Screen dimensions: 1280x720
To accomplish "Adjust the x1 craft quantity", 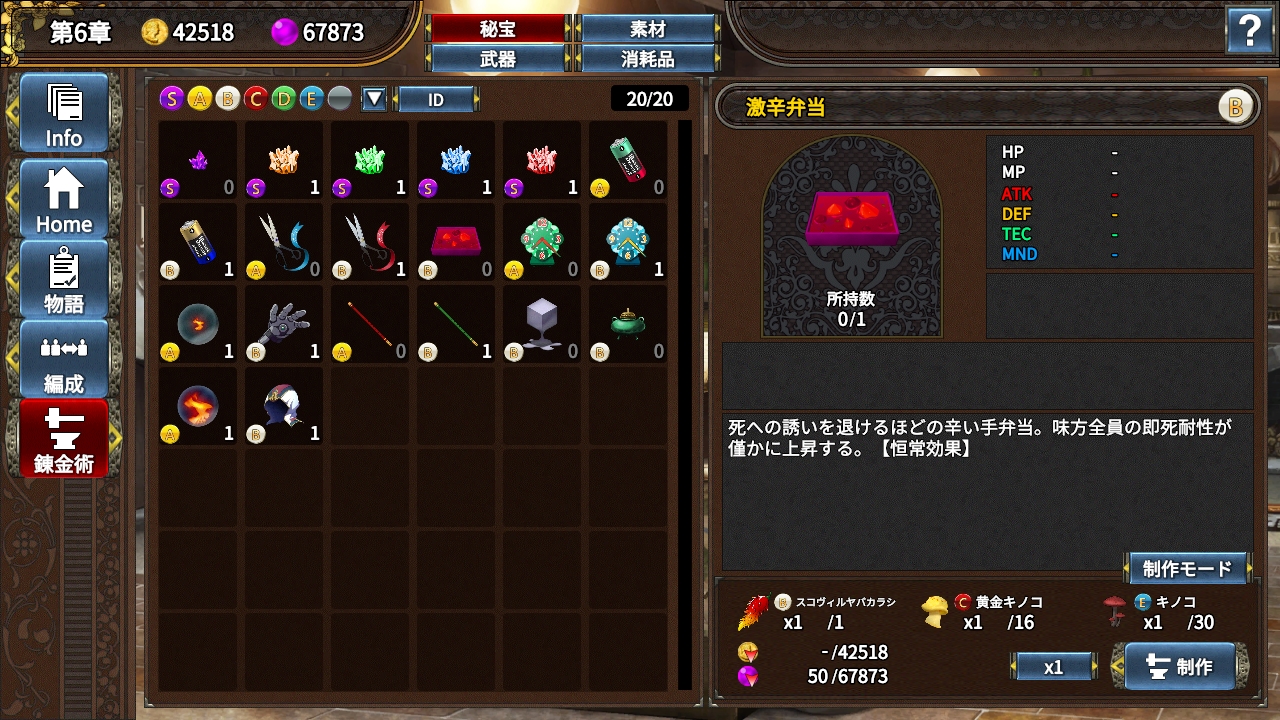I will coord(1053,667).
